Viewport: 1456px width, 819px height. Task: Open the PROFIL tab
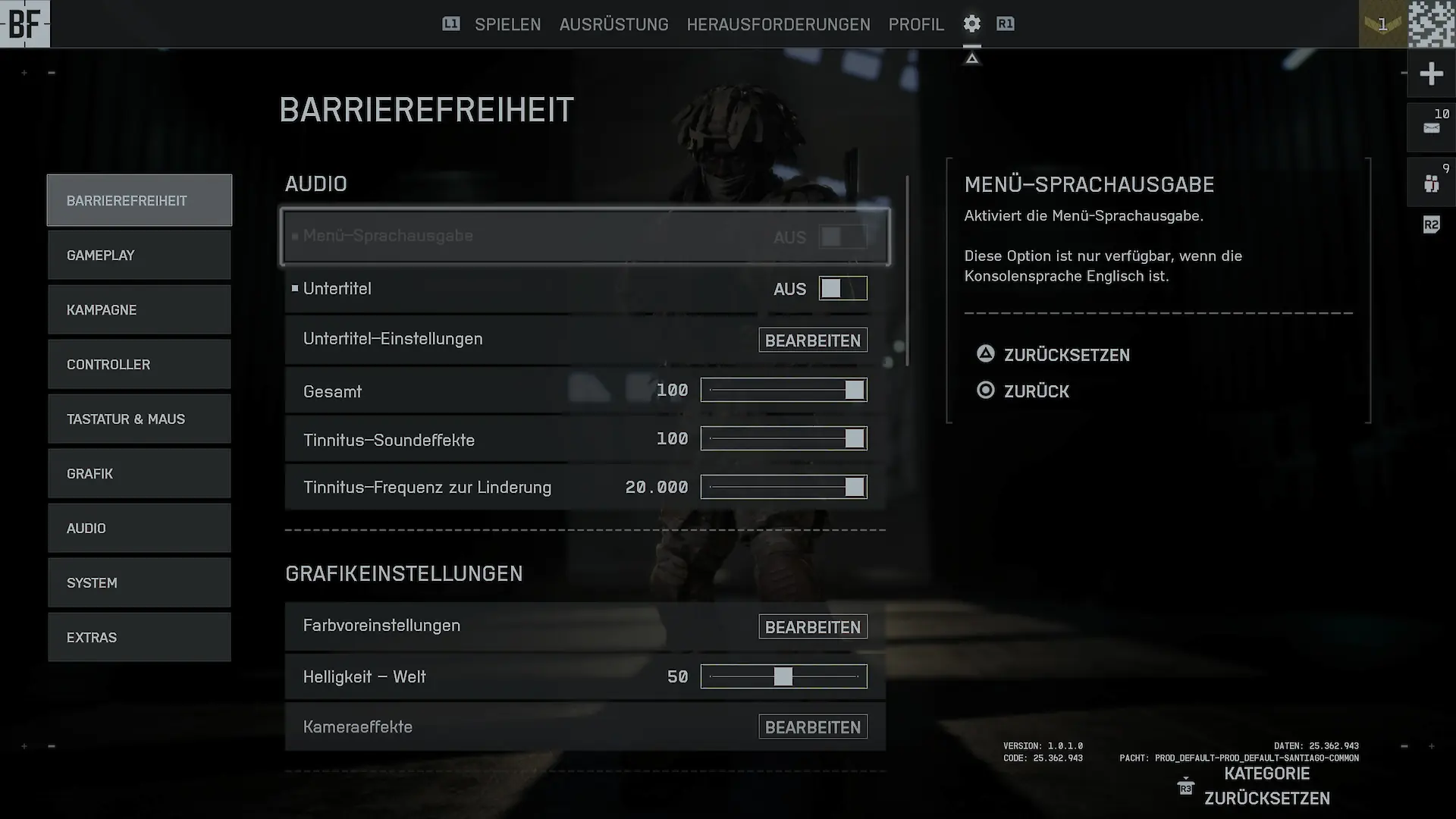(x=916, y=24)
